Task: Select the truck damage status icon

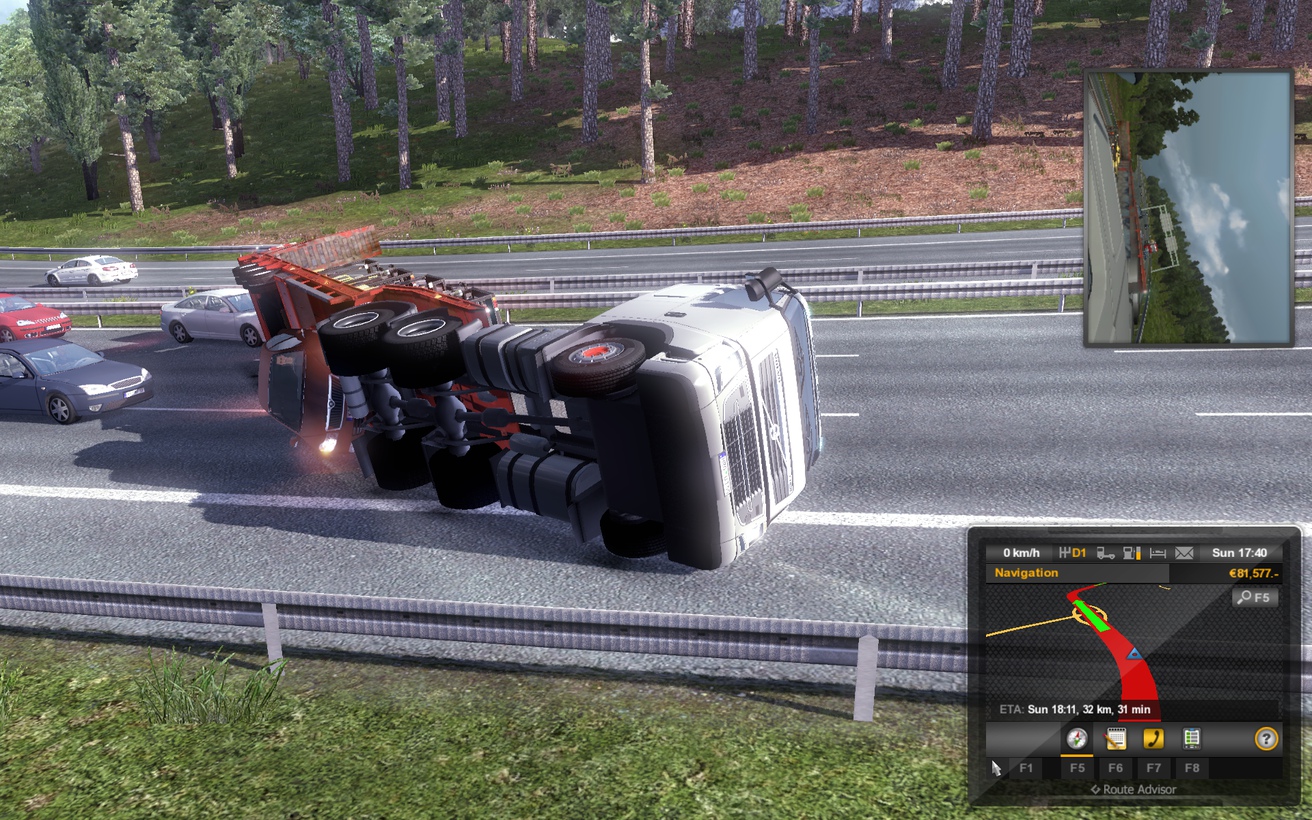Action: coord(1106,553)
